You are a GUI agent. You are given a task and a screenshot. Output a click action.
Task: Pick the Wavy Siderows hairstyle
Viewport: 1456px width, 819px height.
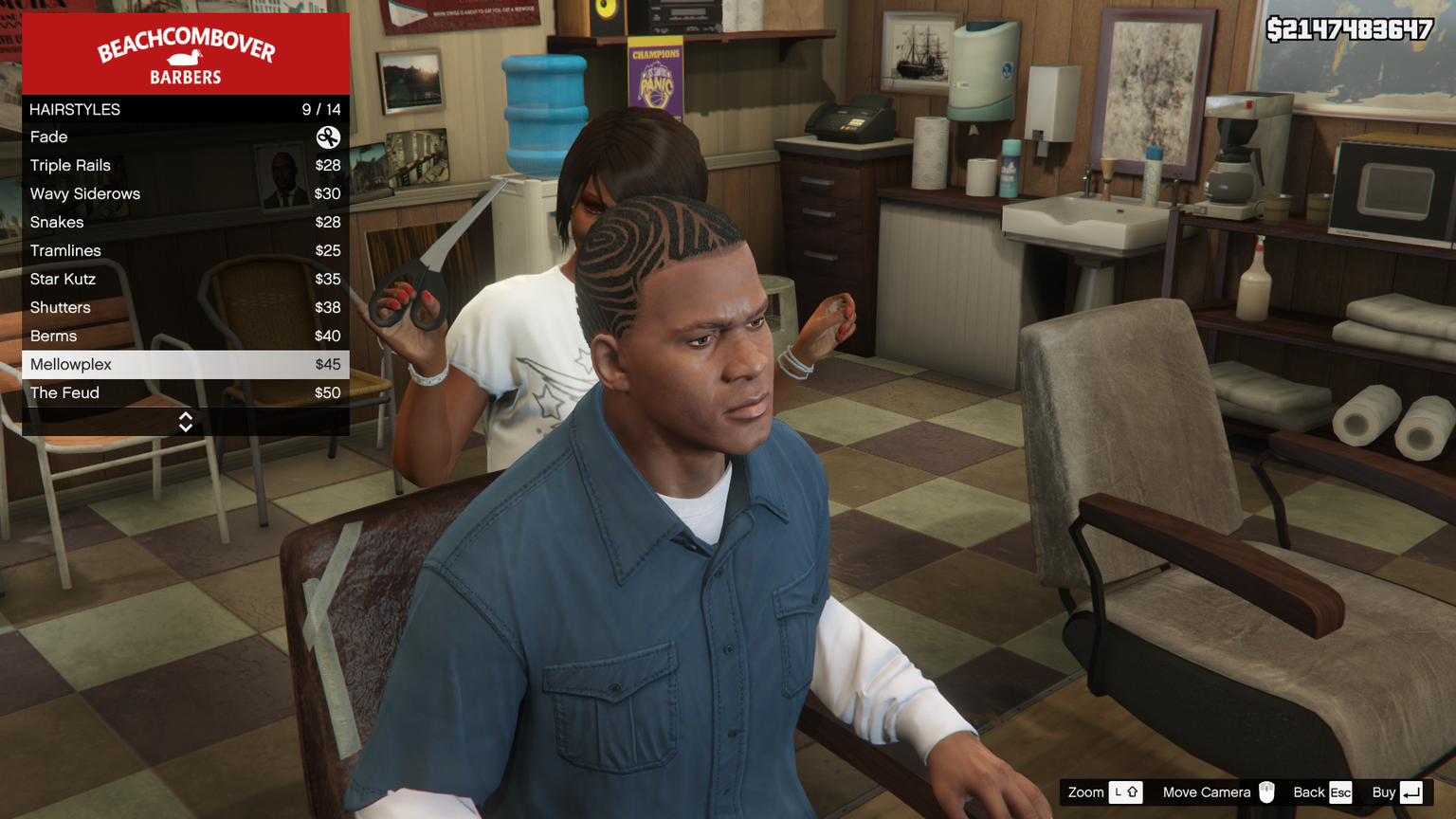pyautogui.click(x=185, y=194)
